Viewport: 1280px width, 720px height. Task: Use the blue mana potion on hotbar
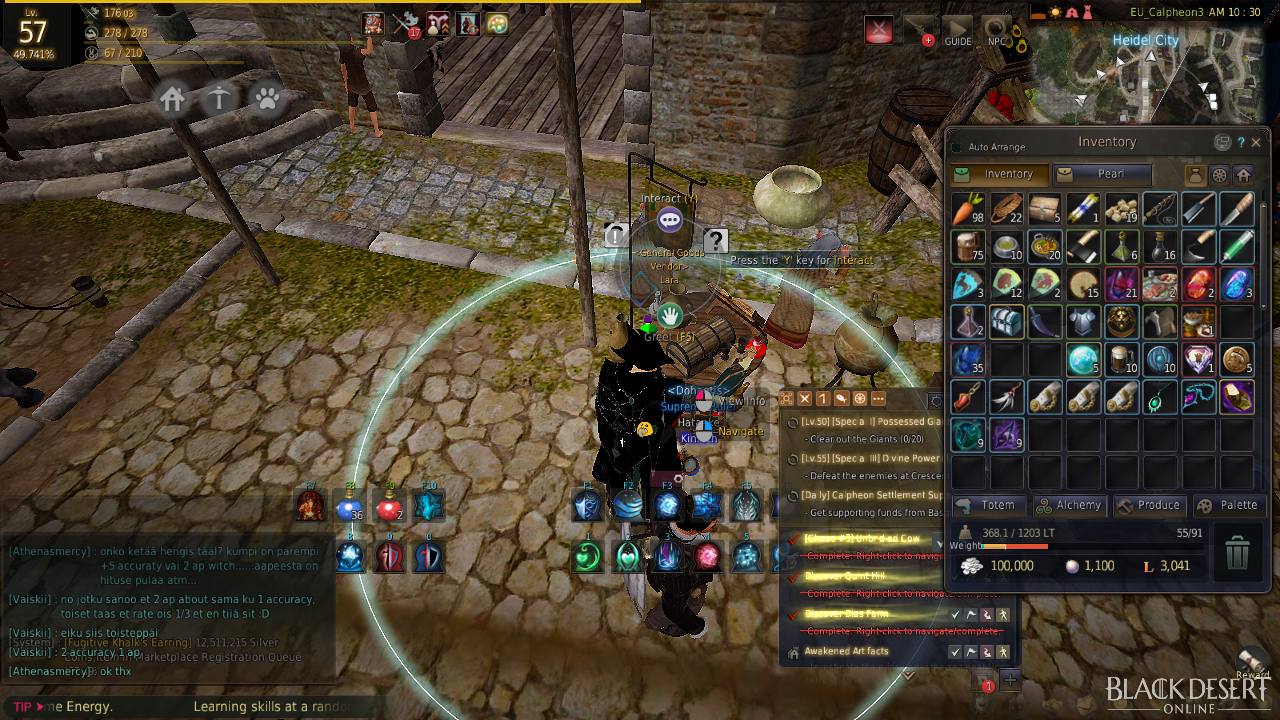point(349,507)
